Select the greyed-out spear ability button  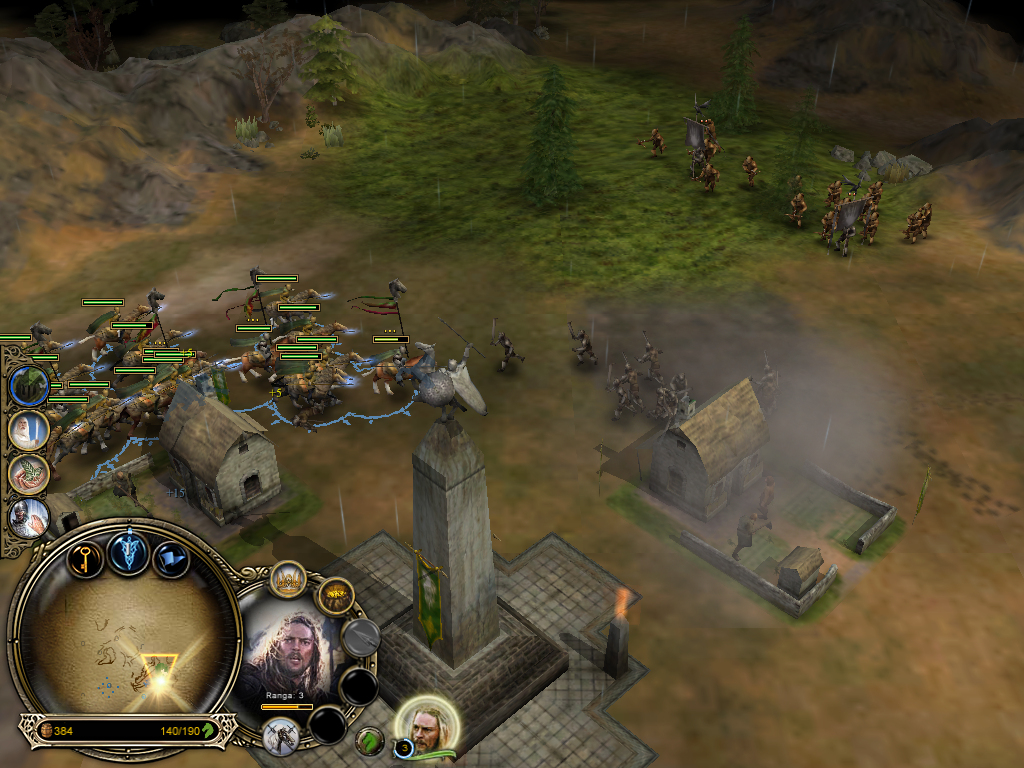tap(360, 637)
